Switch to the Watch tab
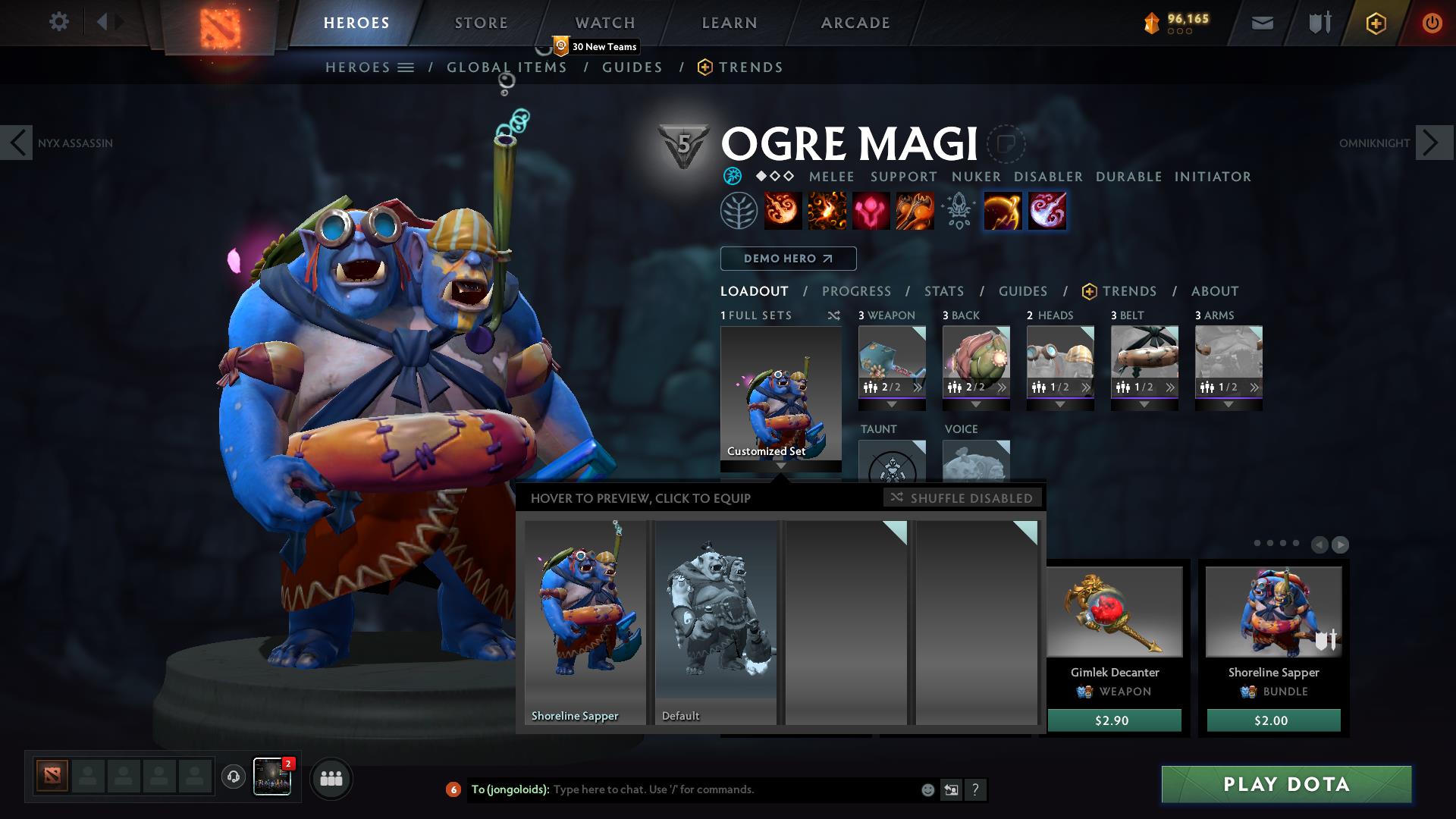Screen dimensions: 1456x819 pos(605,23)
